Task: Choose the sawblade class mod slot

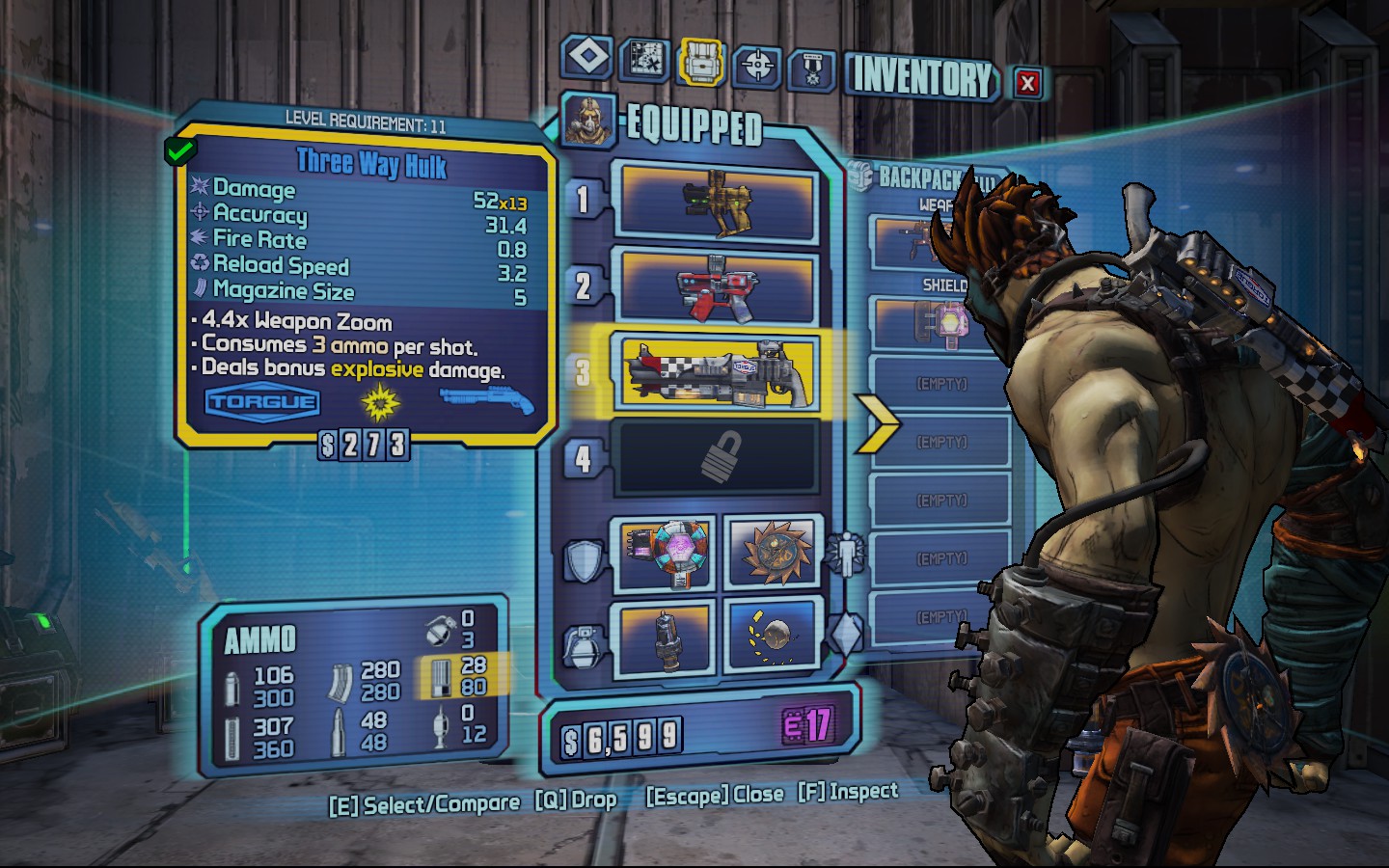Action: tap(774, 553)
